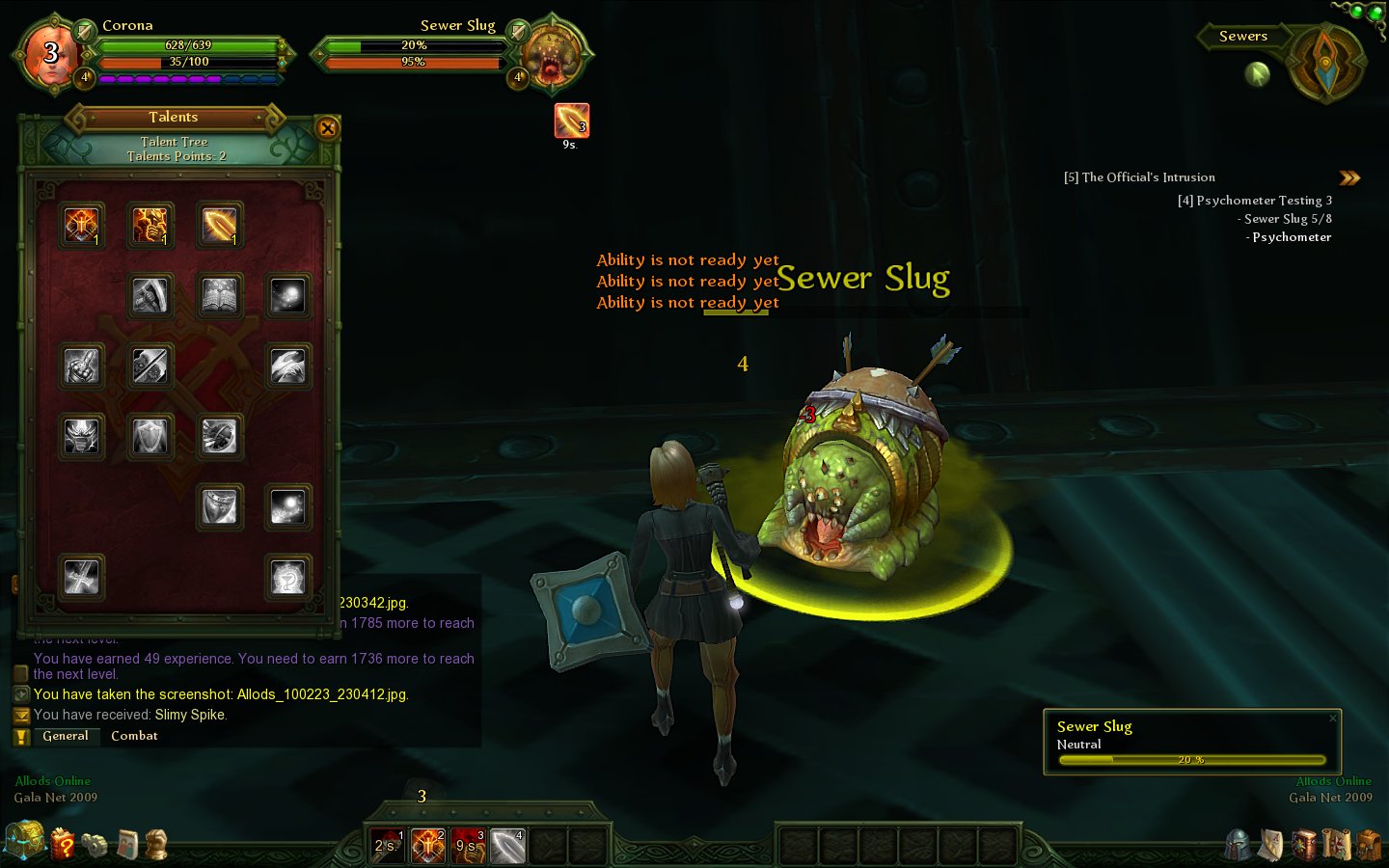The height and width of the screenshot is (868, 1389).
Task: Use the silver blade ability in slot 4
Action: (507, 846)
